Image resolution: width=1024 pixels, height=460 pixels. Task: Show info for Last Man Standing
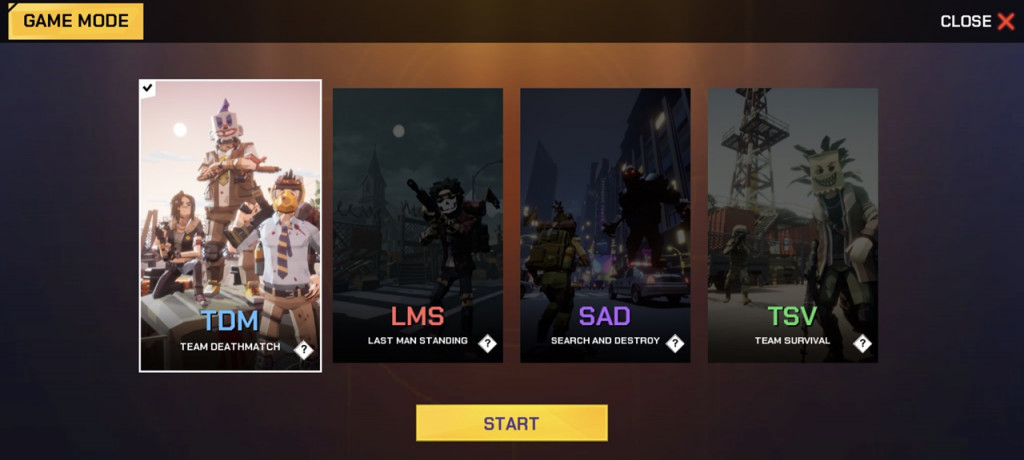(x=487, y=344)
